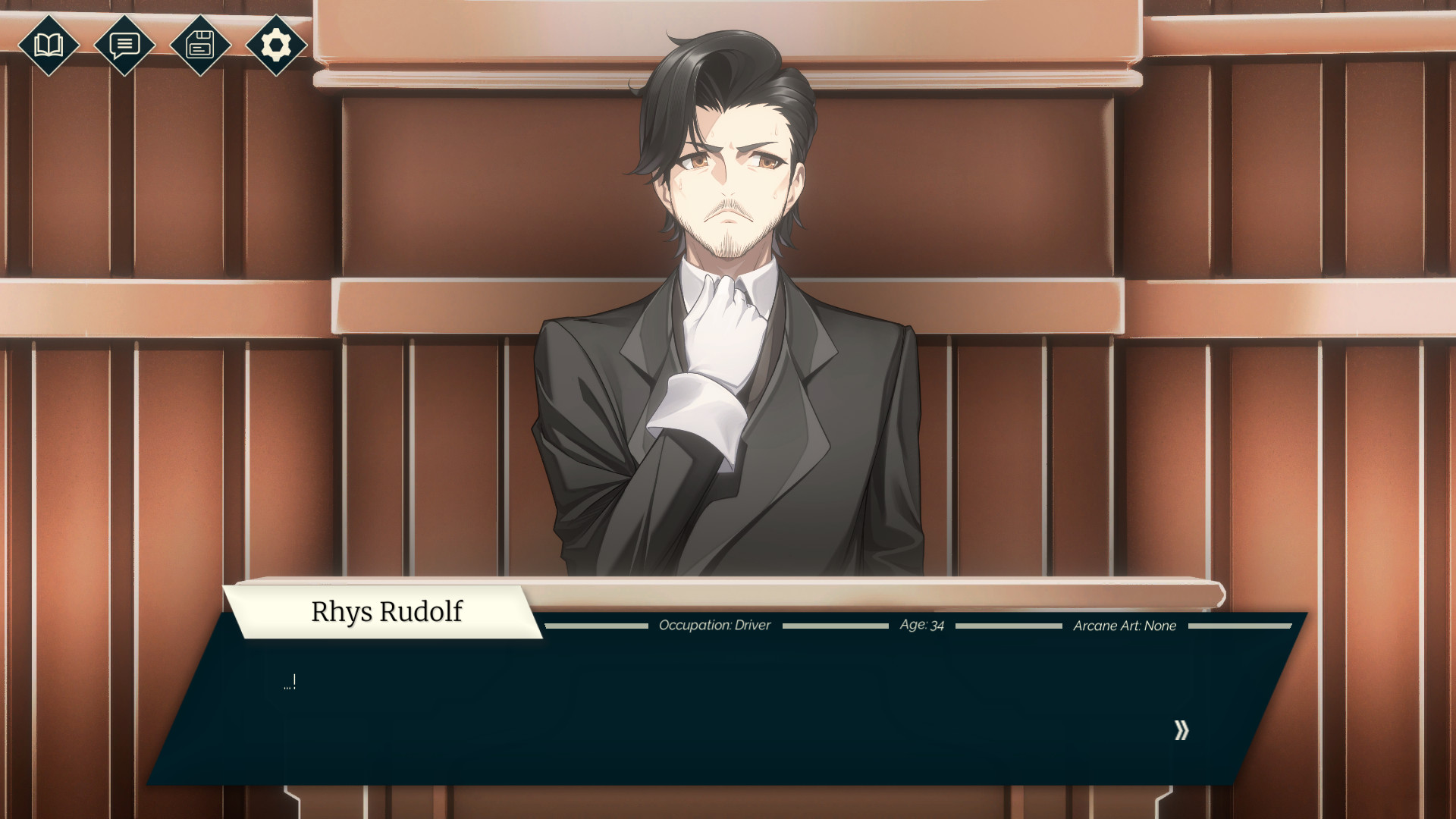The width and height of the screenshot is (1456, 819).
Task: Open the dialogue history log
Action: click(x=124, y=46)
